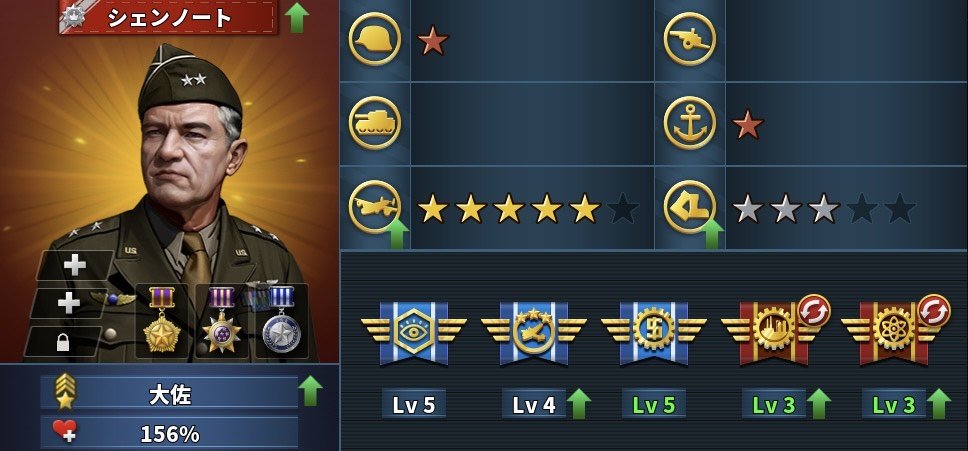
Task: Open the dollar-gear skill badge
Action: [654, 331]
